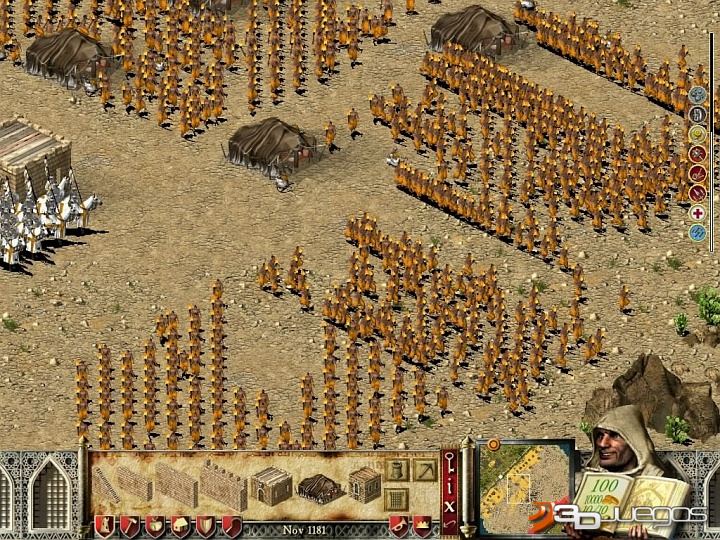Switch to the hammer industry category
This screenshot has width=720, height=540.
pyautogui.click(x=129, y=525)
